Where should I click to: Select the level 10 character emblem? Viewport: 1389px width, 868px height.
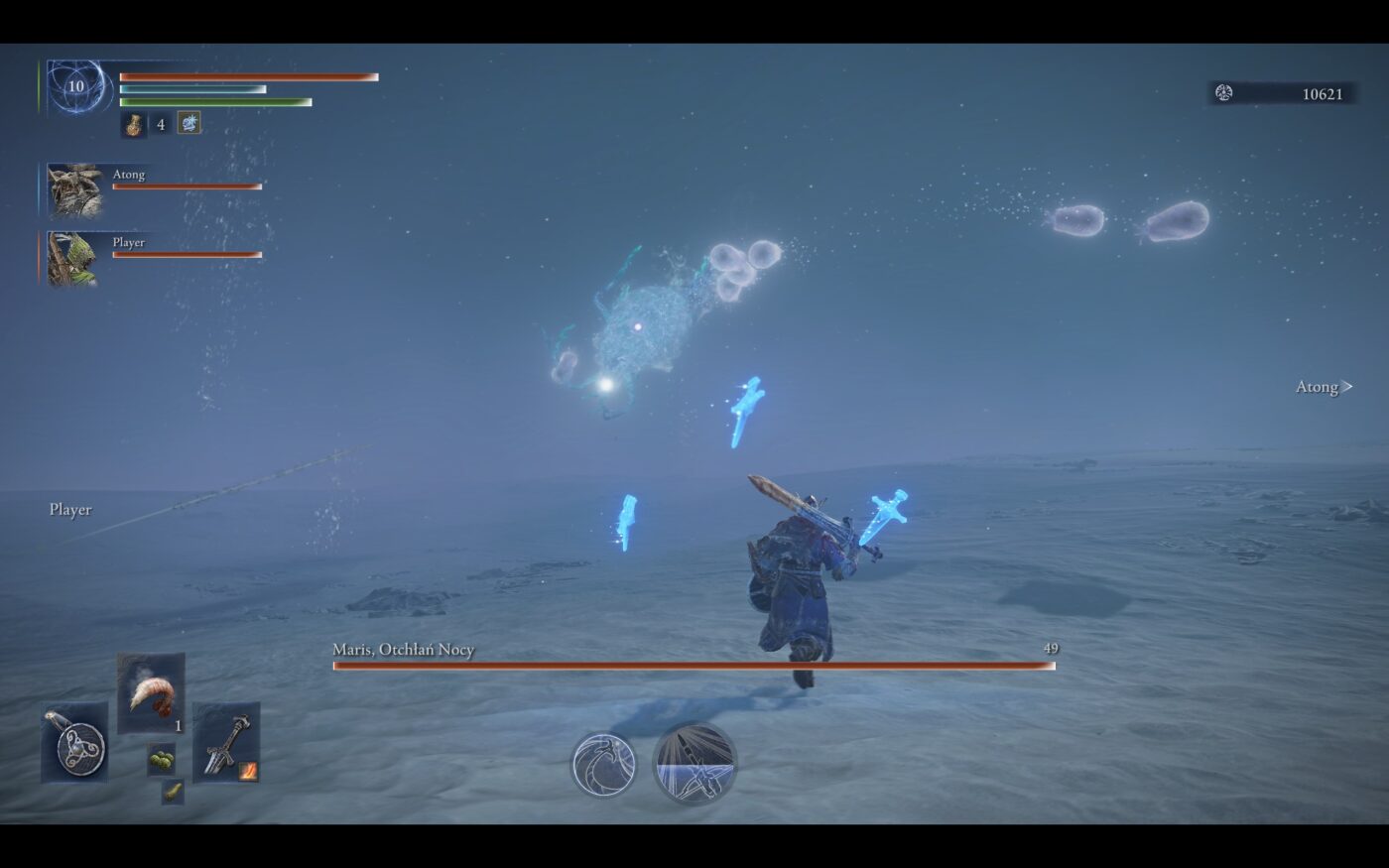pyautogui.click(x=76, y=86)
